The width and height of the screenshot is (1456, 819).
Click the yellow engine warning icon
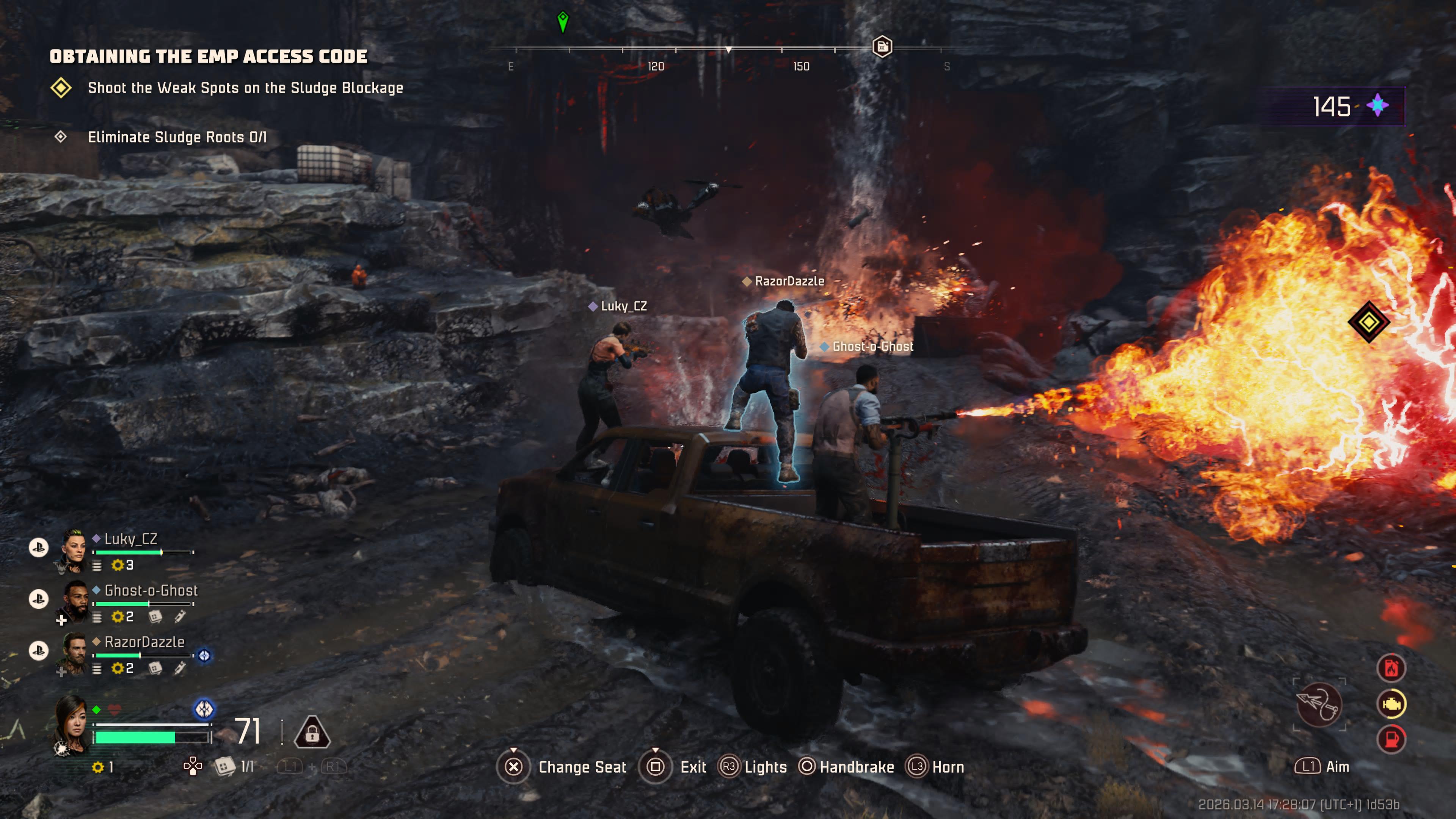pyautogui.click(x=1391, y=704)
